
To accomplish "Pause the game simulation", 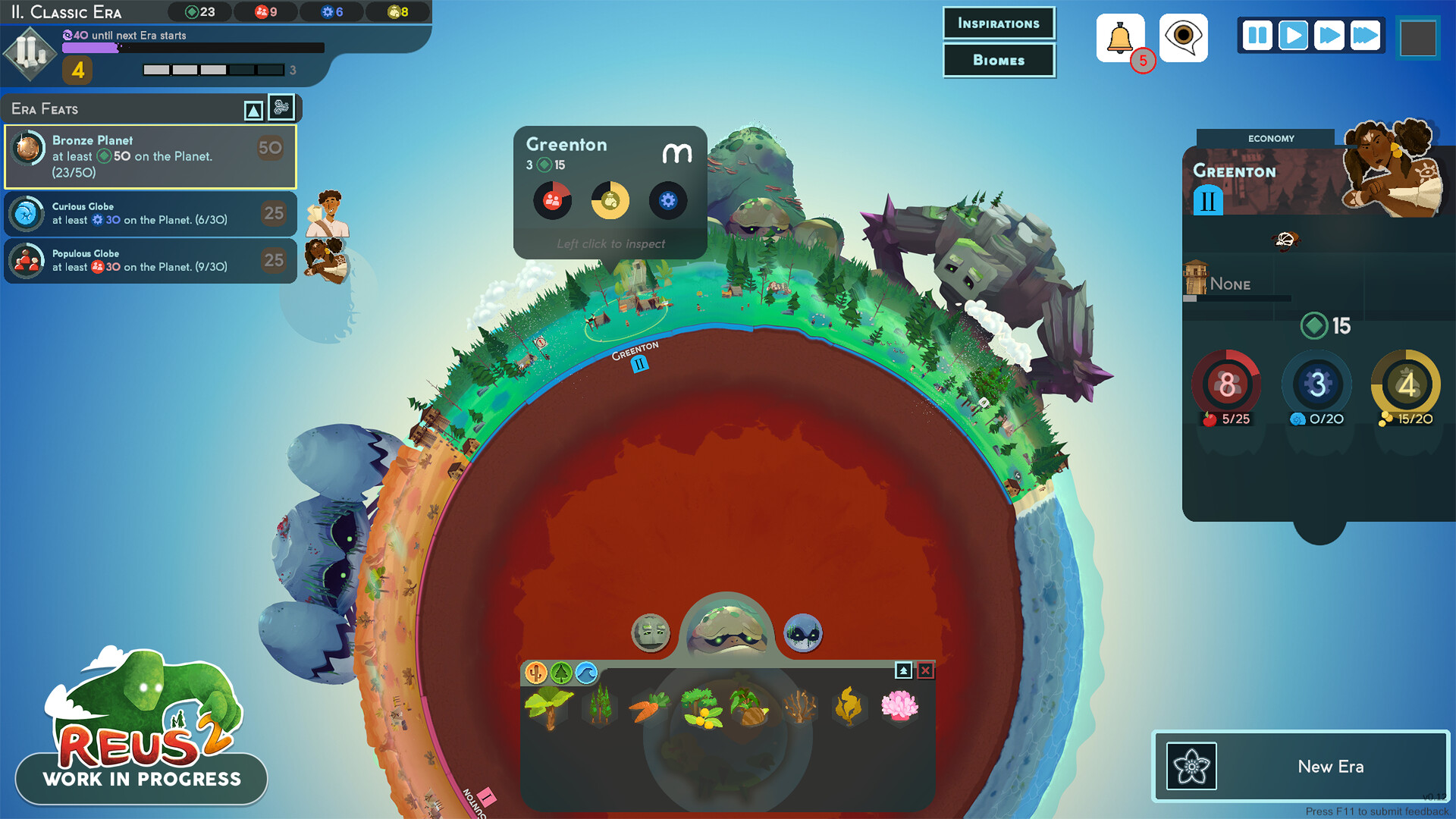I will click(x=1257, y=35).
